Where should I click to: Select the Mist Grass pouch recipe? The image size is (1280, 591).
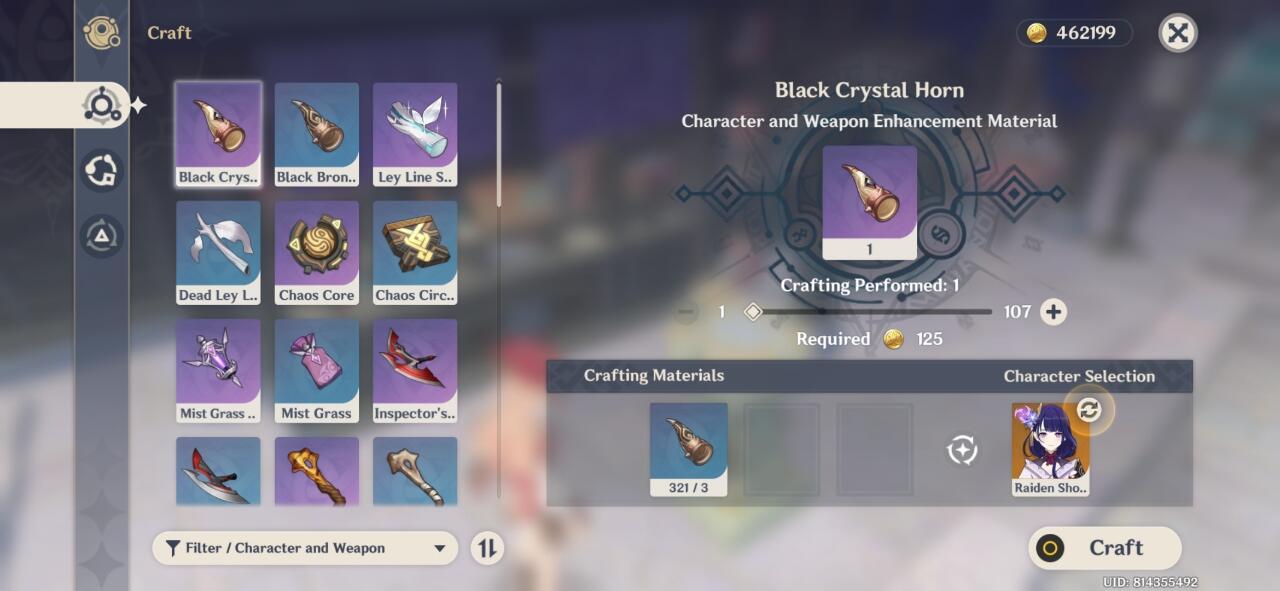click(317, 370)
